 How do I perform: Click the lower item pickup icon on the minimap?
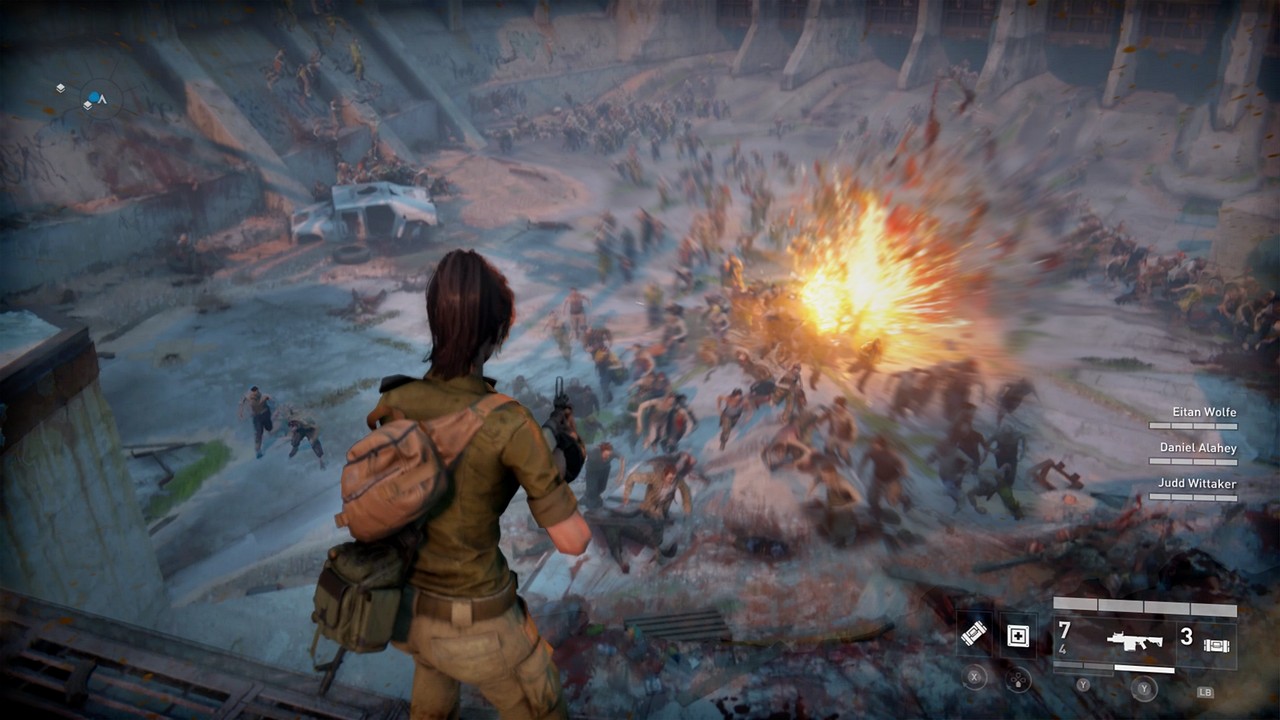(x=87, y=105)
